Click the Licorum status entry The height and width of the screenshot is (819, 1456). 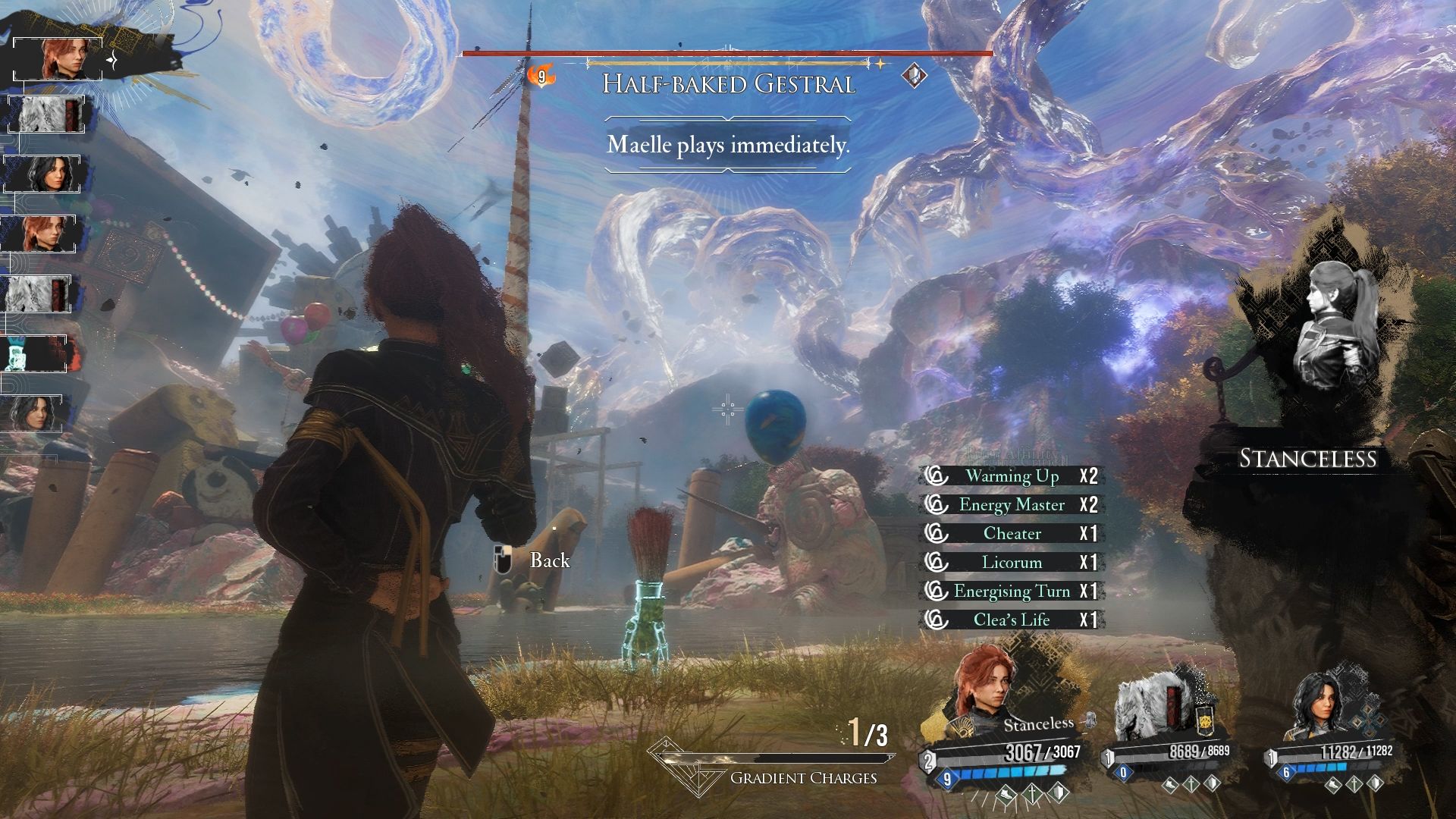click(1012, 563)
